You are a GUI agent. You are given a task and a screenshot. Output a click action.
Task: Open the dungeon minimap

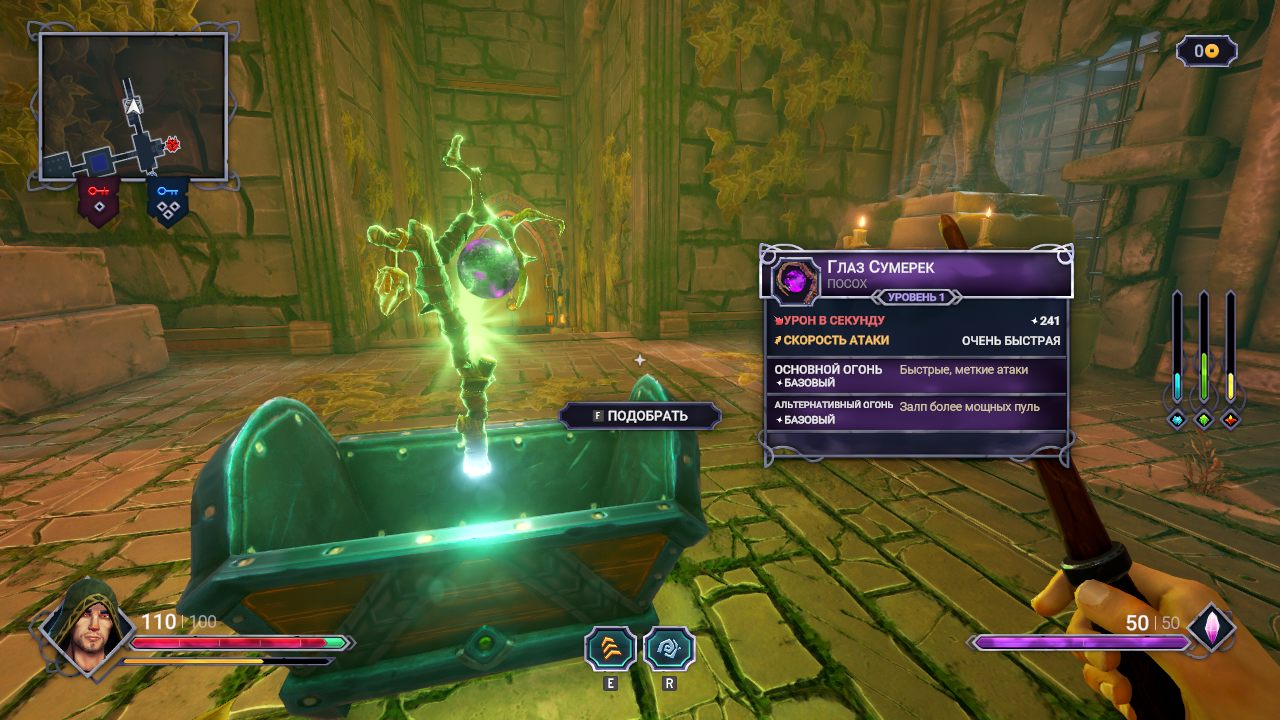133,106
